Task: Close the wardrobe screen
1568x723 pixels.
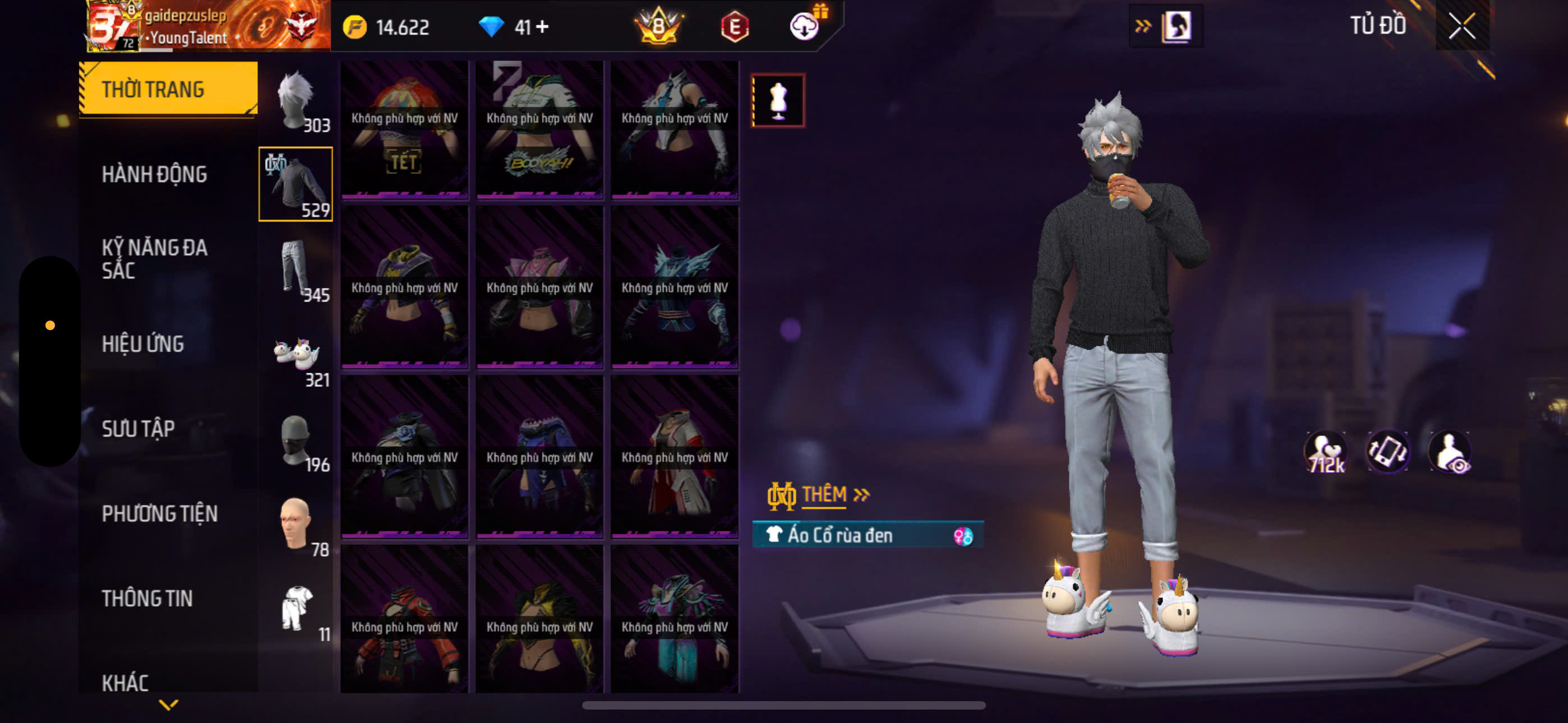Action: [1461, 26]
